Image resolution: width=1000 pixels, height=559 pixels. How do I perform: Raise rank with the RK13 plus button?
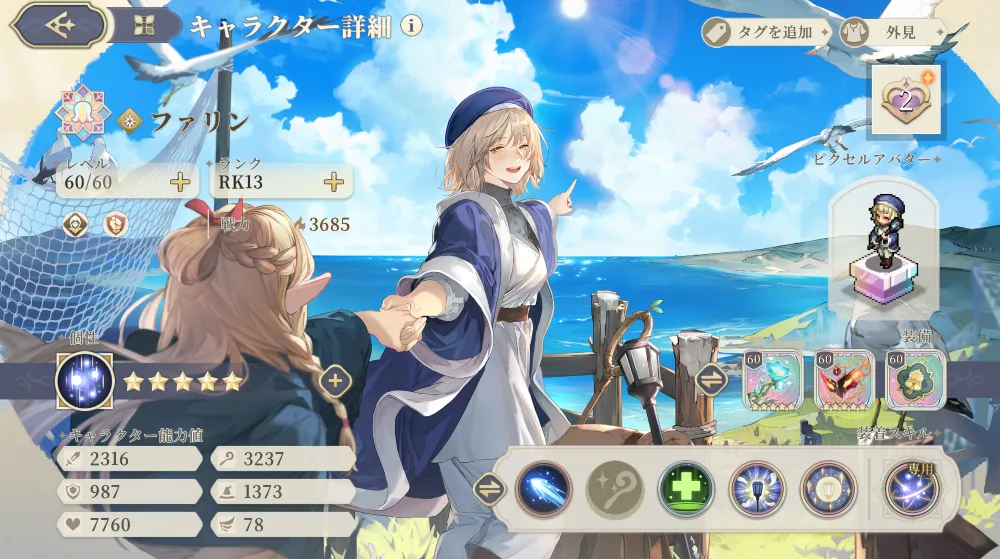(x=334, y=181)
